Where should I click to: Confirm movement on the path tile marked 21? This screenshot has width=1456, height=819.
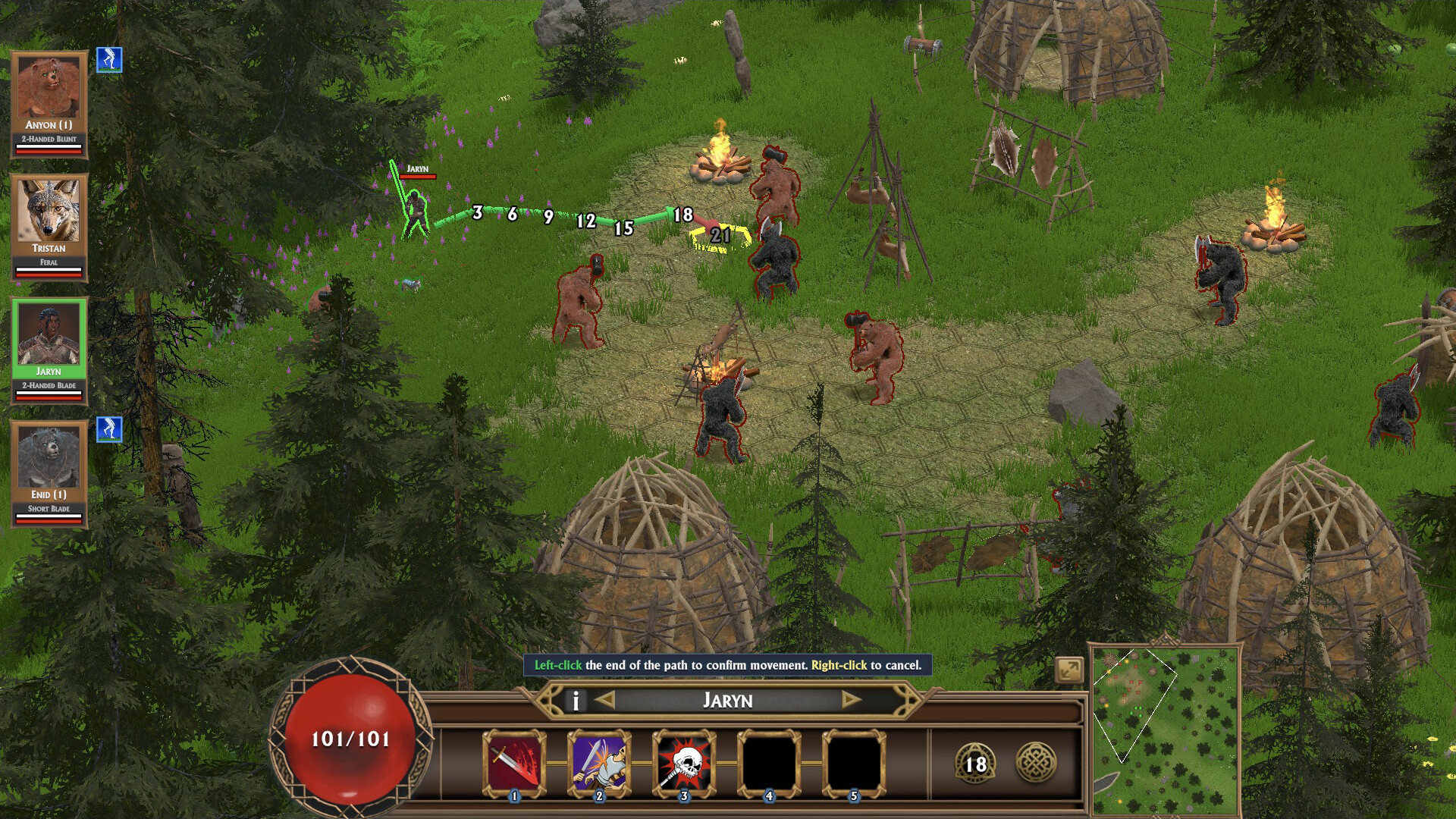click(718, 237)
